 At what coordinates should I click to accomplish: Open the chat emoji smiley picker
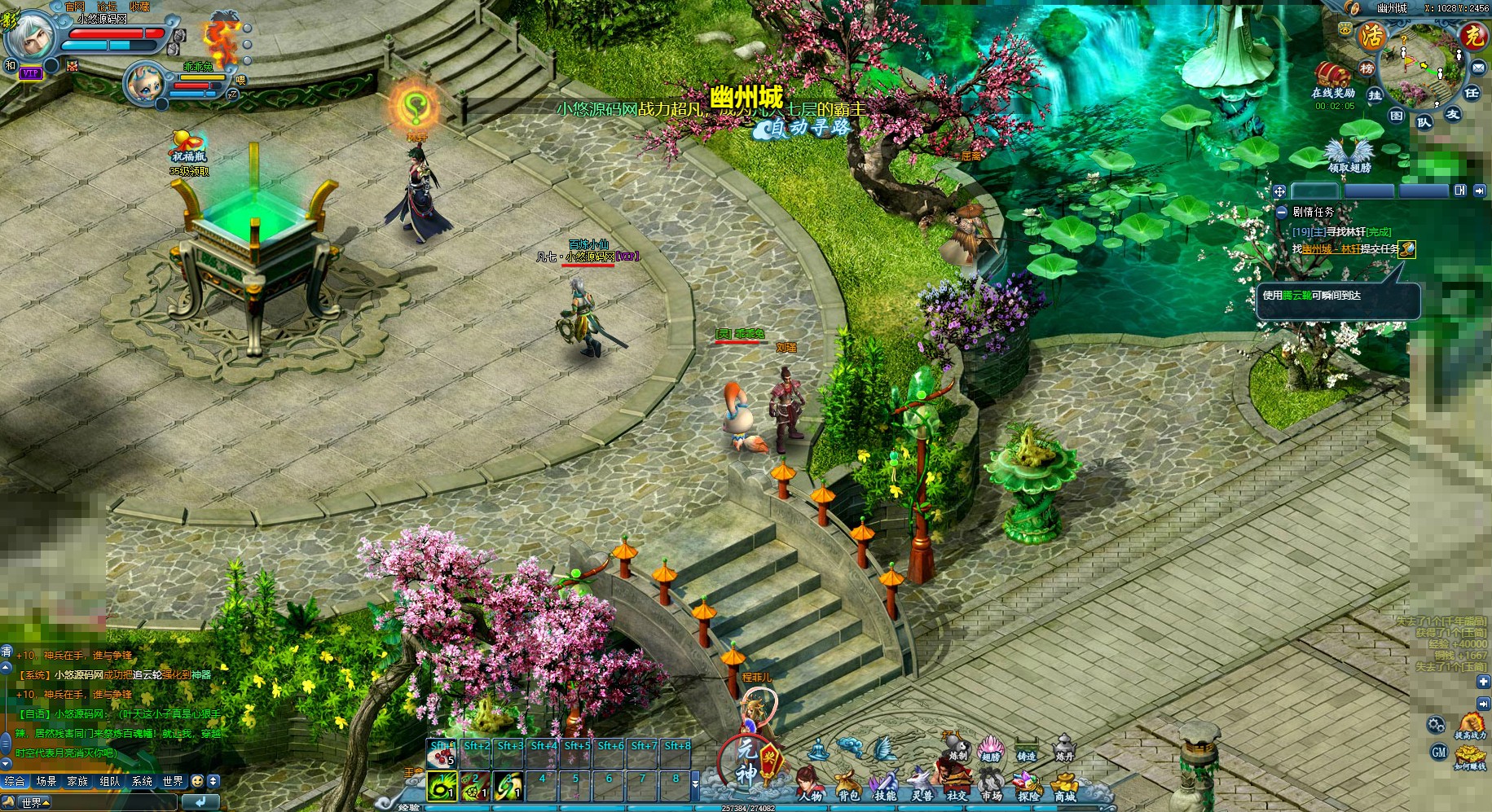197,781
